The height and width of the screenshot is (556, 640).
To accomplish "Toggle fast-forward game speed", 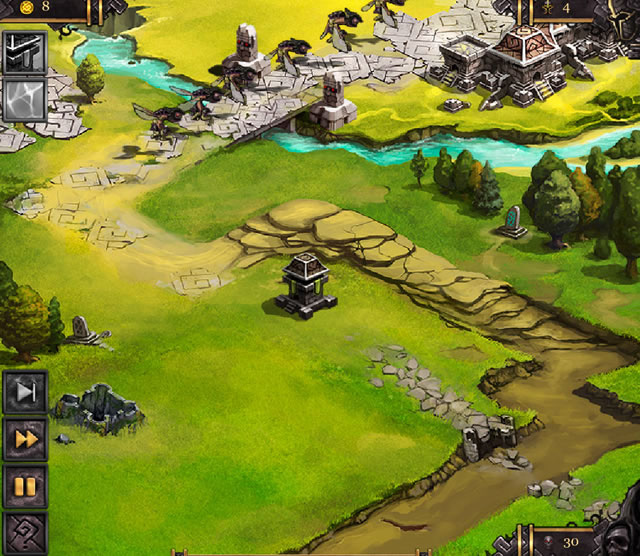I will click(x=25, y=440).
